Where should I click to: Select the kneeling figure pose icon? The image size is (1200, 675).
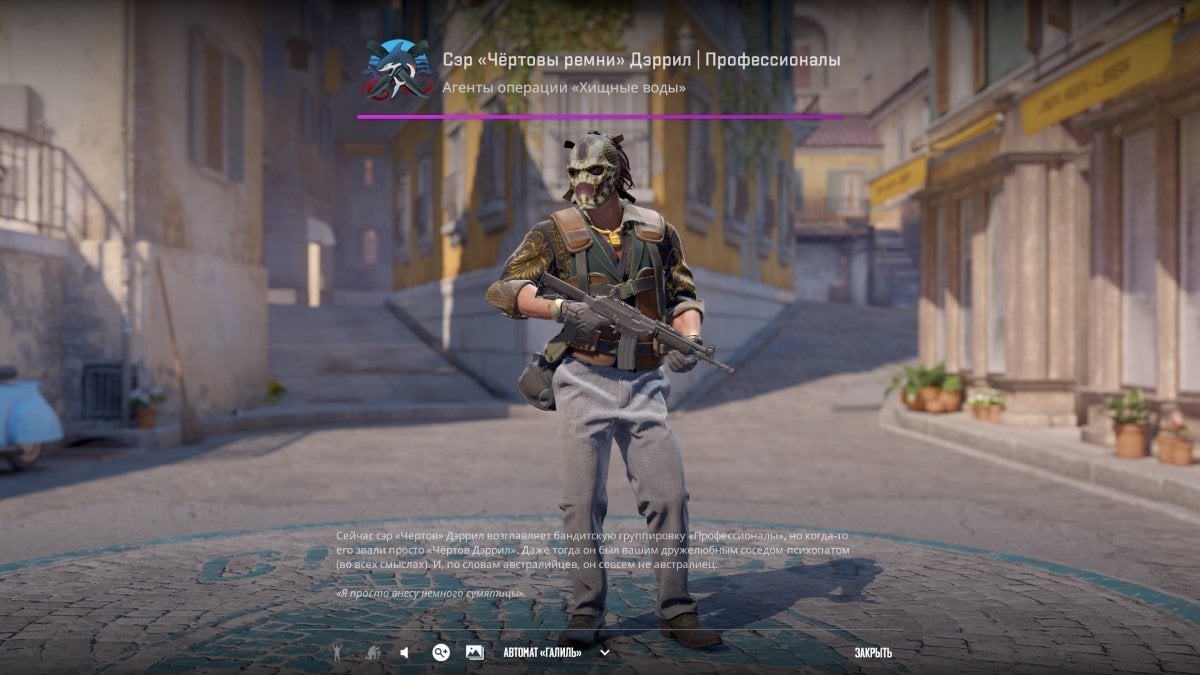coord(373,653)
